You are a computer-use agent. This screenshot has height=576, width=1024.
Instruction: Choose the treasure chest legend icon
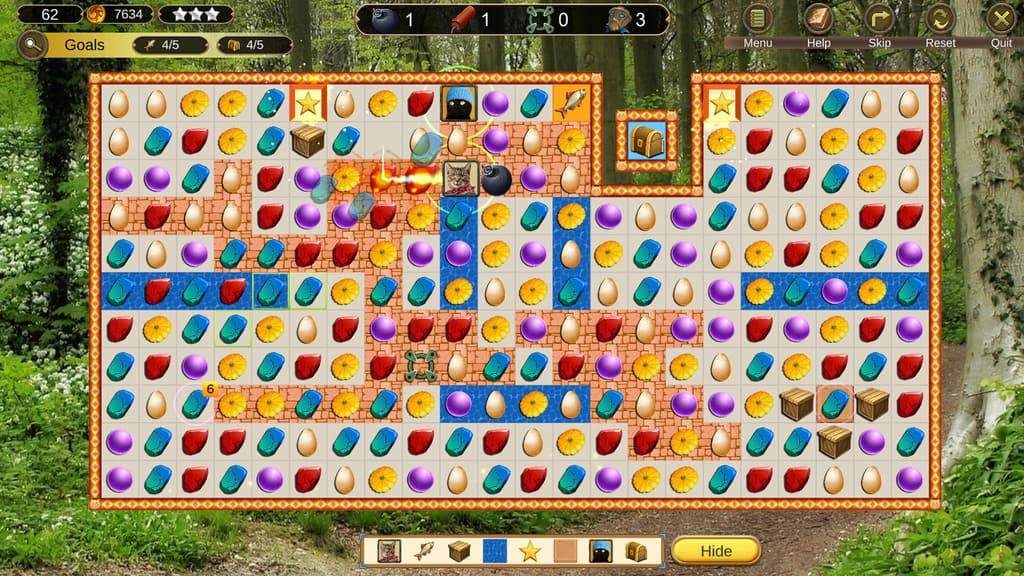(x=636, y=551)
